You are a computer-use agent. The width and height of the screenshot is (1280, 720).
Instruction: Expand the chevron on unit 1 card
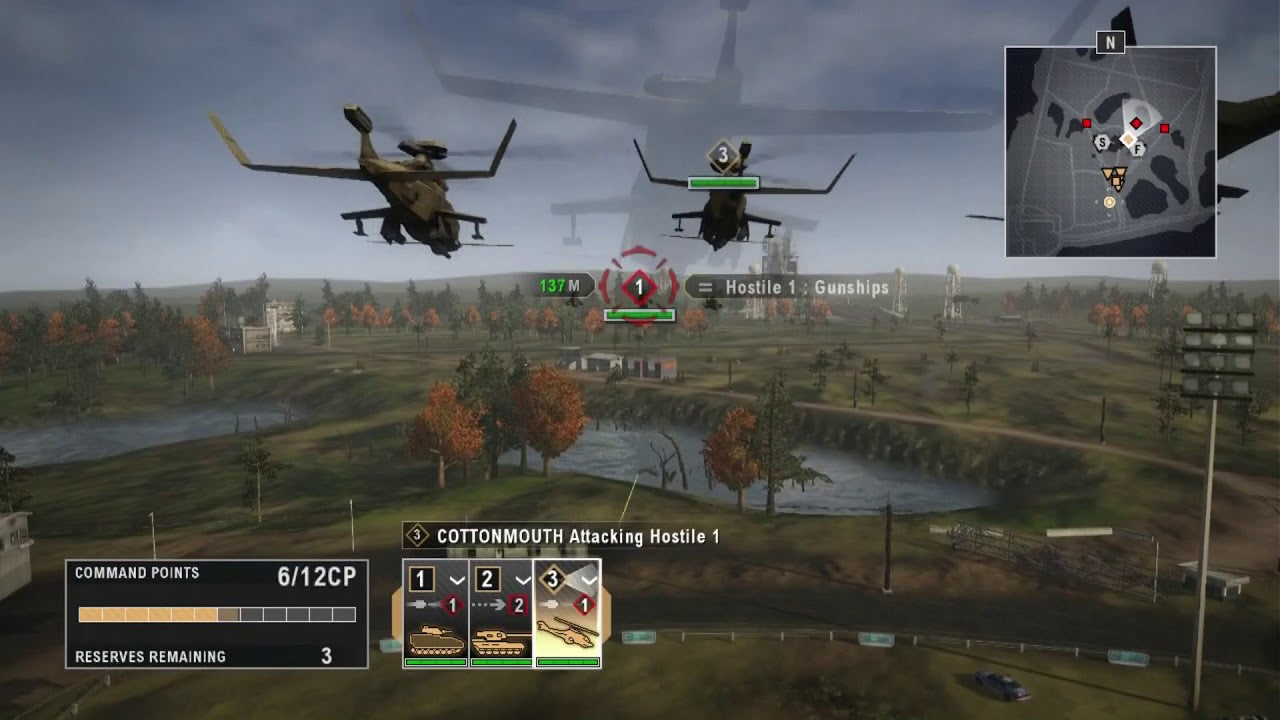(457, 580)
